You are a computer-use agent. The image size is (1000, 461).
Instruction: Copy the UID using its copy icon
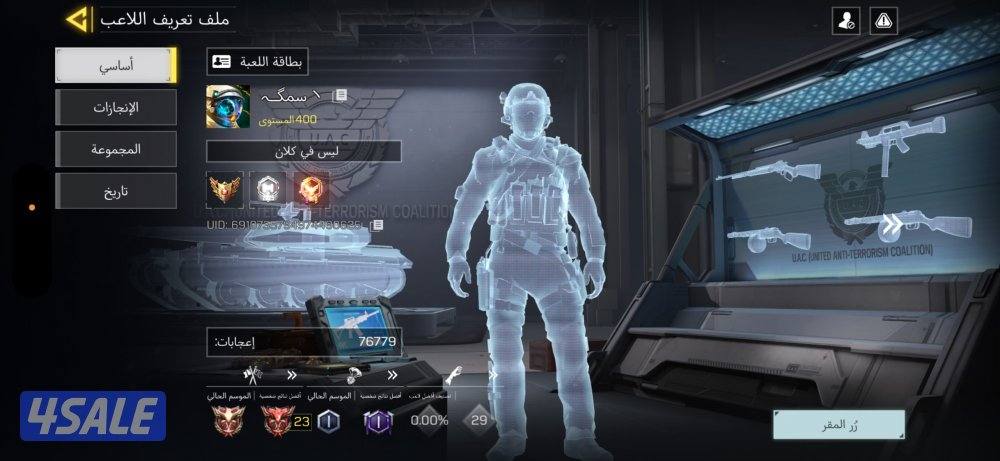click(x=376, y=227)
